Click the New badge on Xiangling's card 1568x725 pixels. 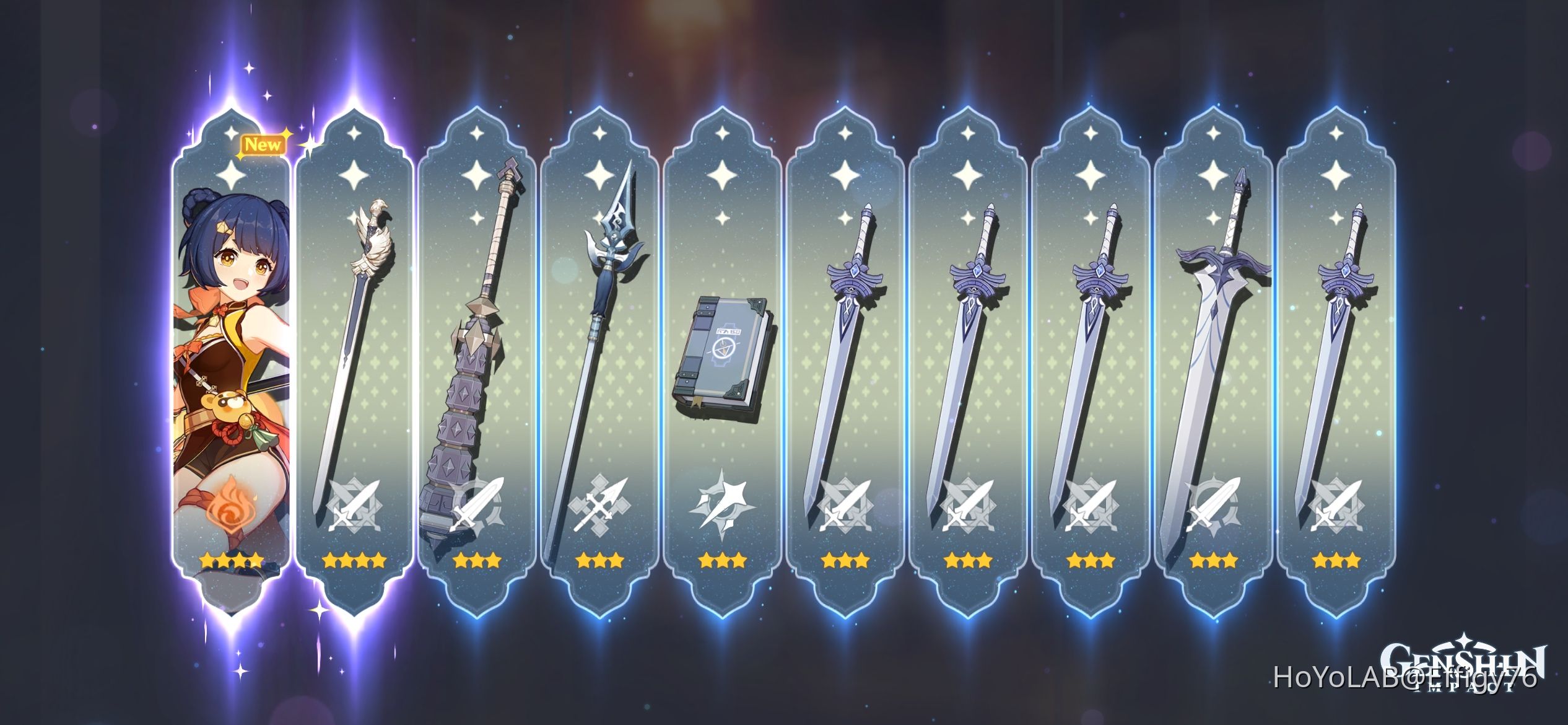[265, 144]
